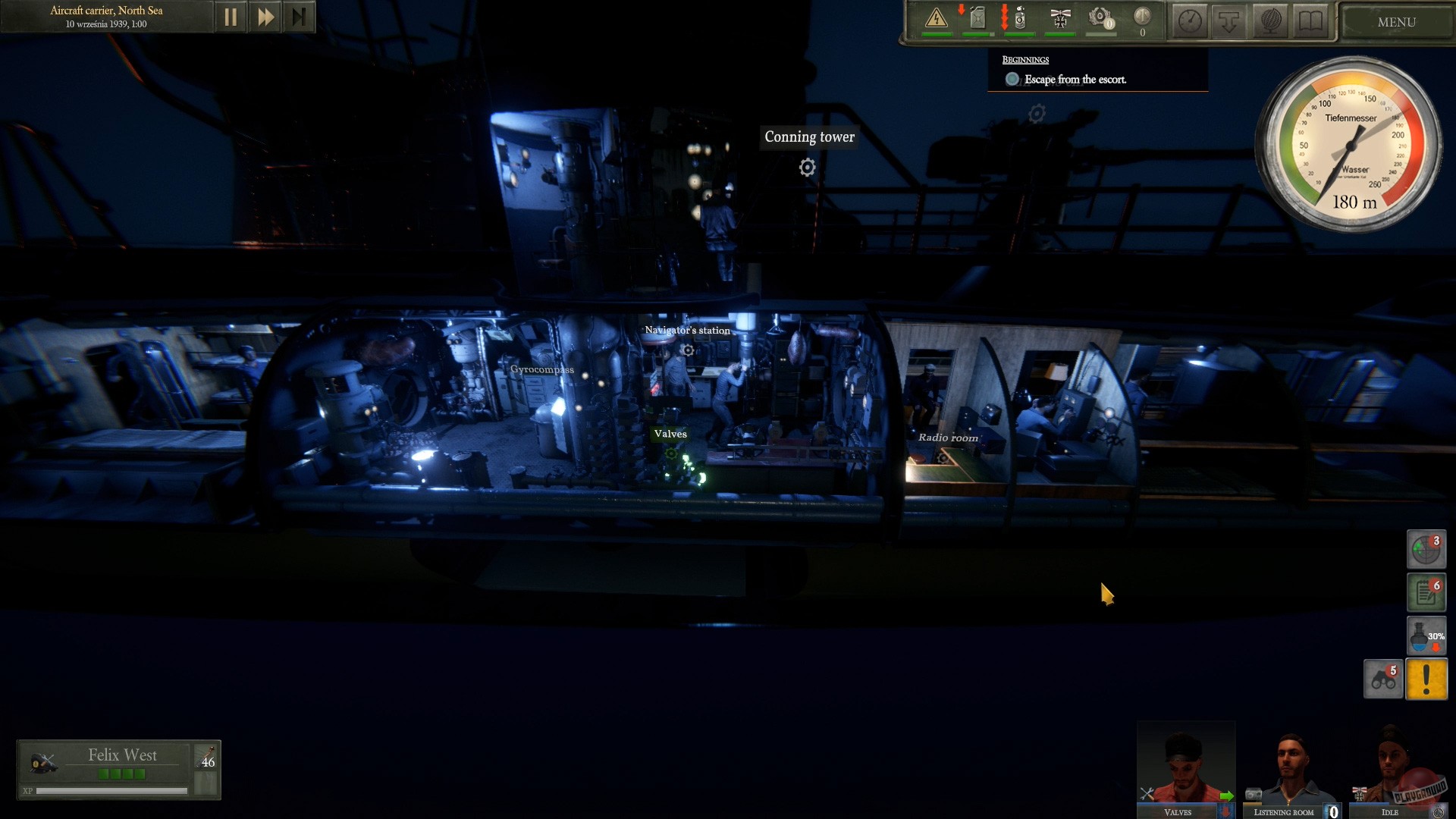The height and width of the screenshot is (819, 1456).
Task: Expand the Beginnings objective entry
Action: click(1028, 59)
